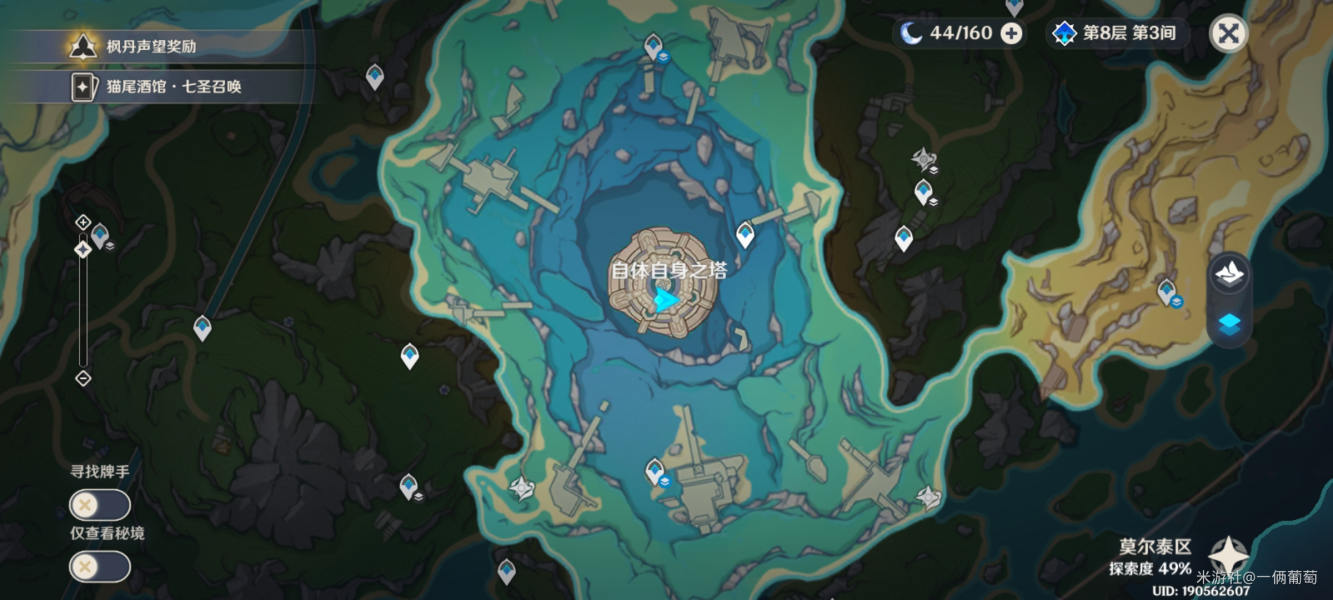1333x600 pixels.
Task: Select the blue layered-map view button
Action: 1229,322
